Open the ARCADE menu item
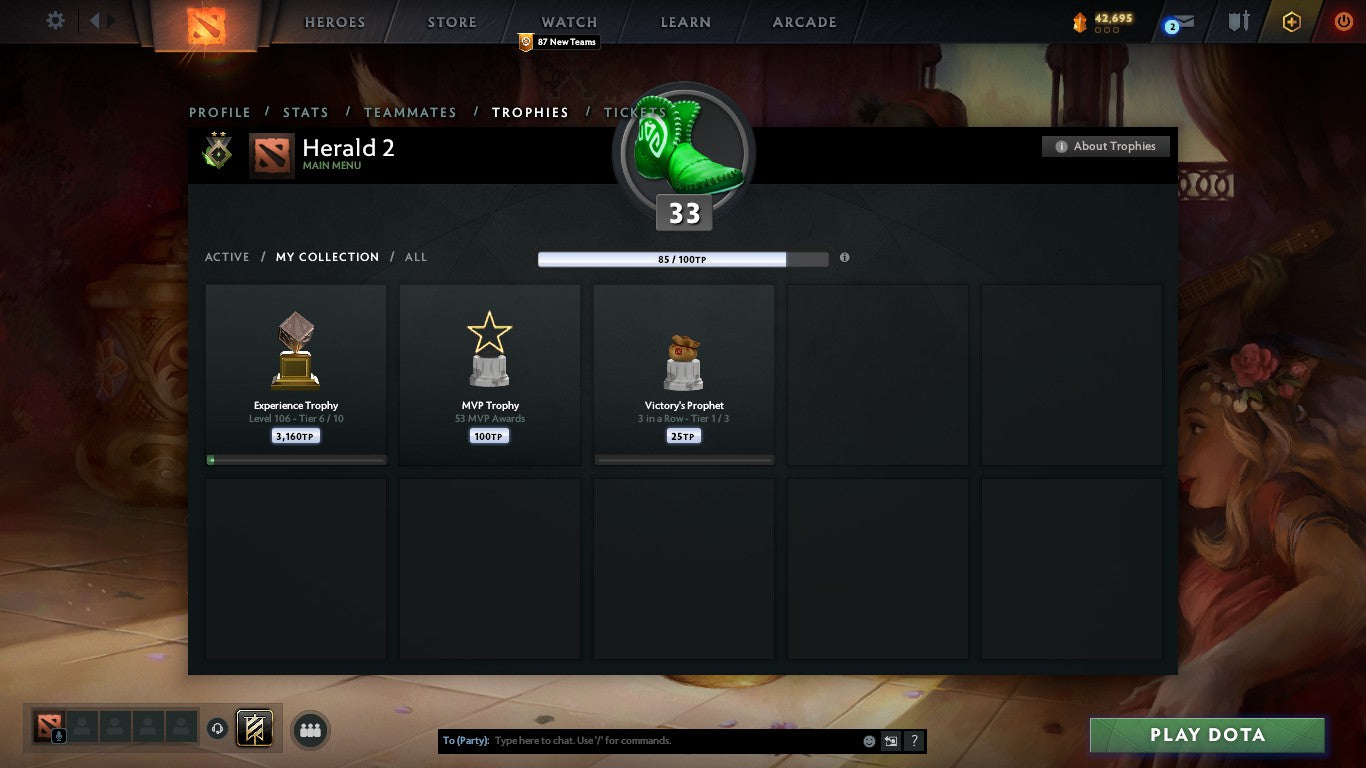Viewport: 1366px width, 768px height. pyautogui.click(x=803, y=21)
